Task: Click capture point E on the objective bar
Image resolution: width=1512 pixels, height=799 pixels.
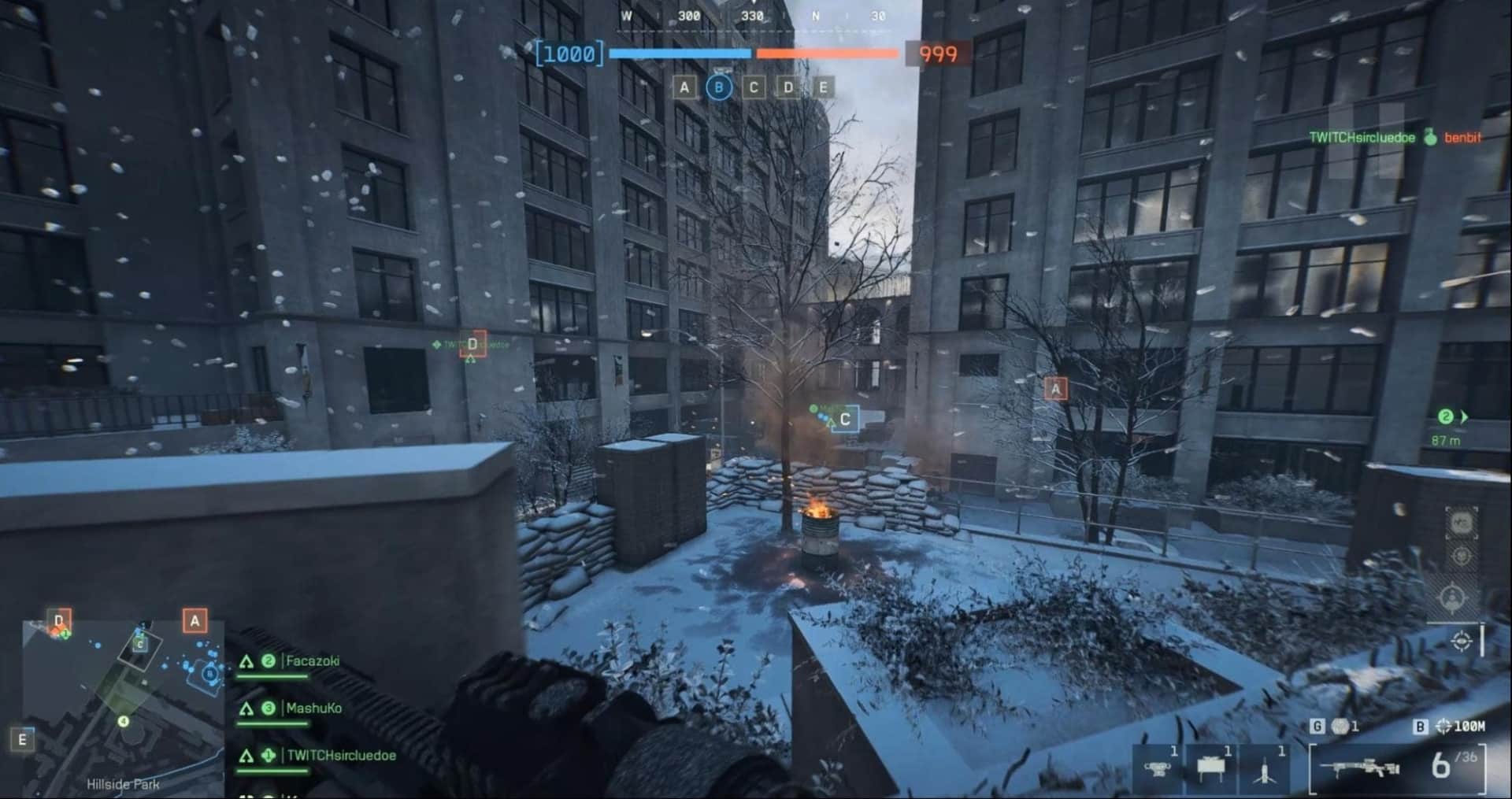Action: (822, 88)
